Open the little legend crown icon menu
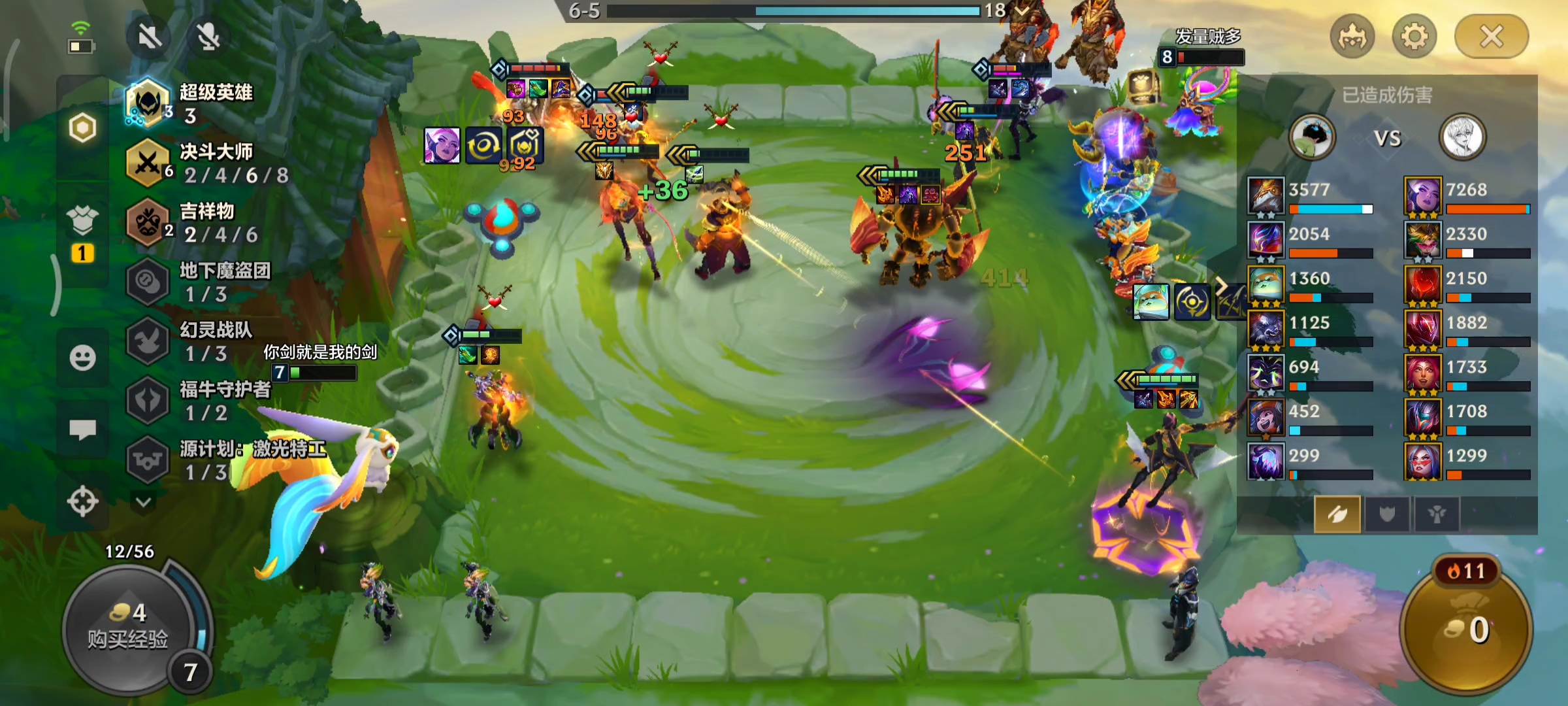1568x706 pixels. pos(1352,37)
